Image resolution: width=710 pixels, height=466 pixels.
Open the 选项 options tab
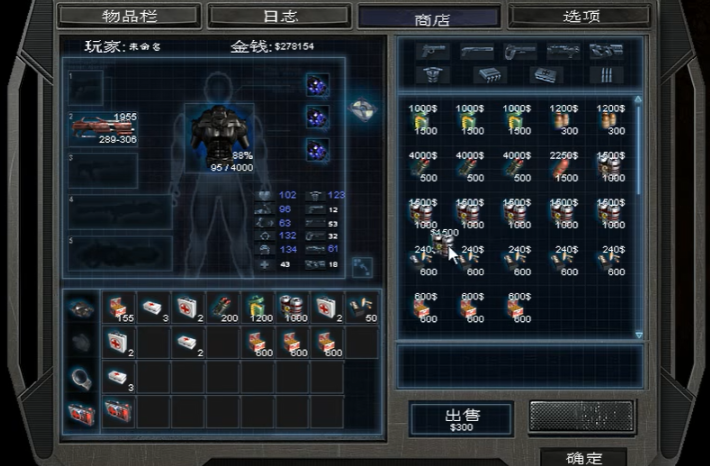click(x=581, y=17)
